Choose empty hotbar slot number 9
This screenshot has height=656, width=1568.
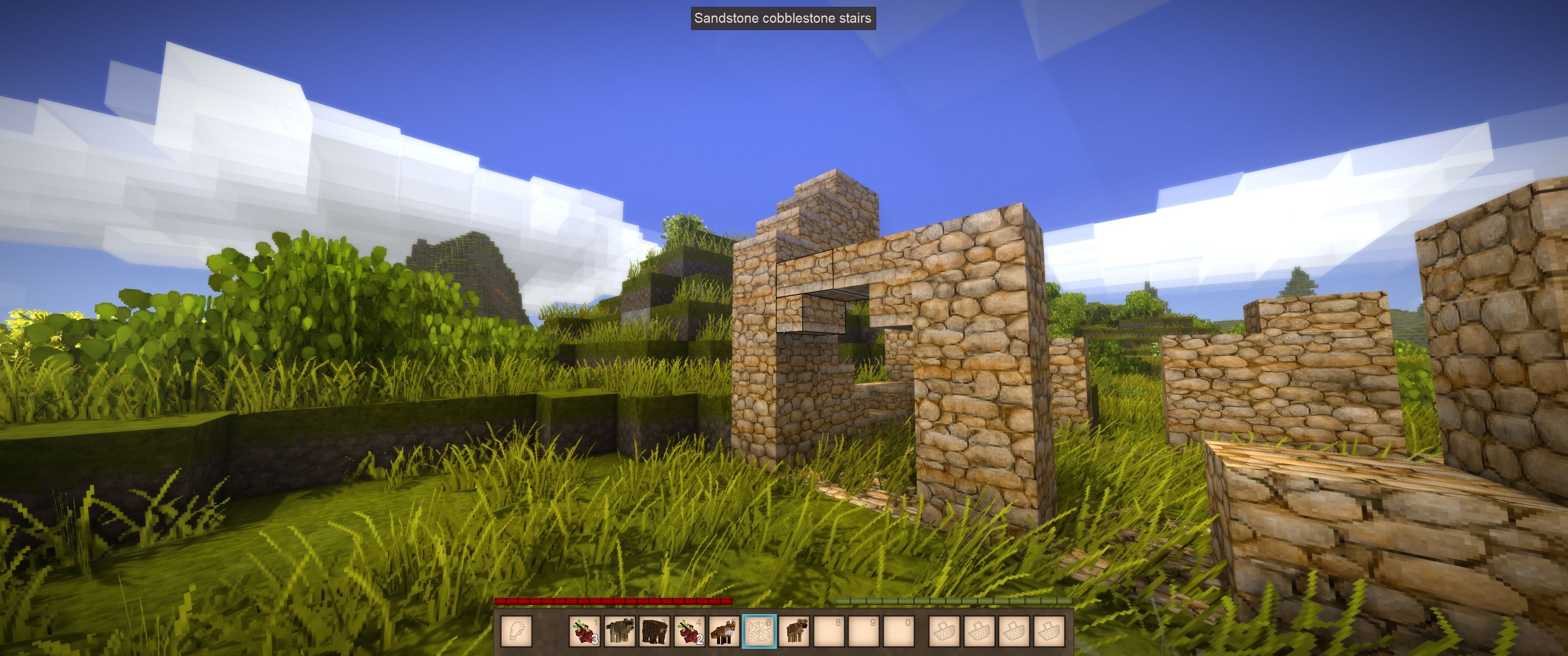coord(864,631)
